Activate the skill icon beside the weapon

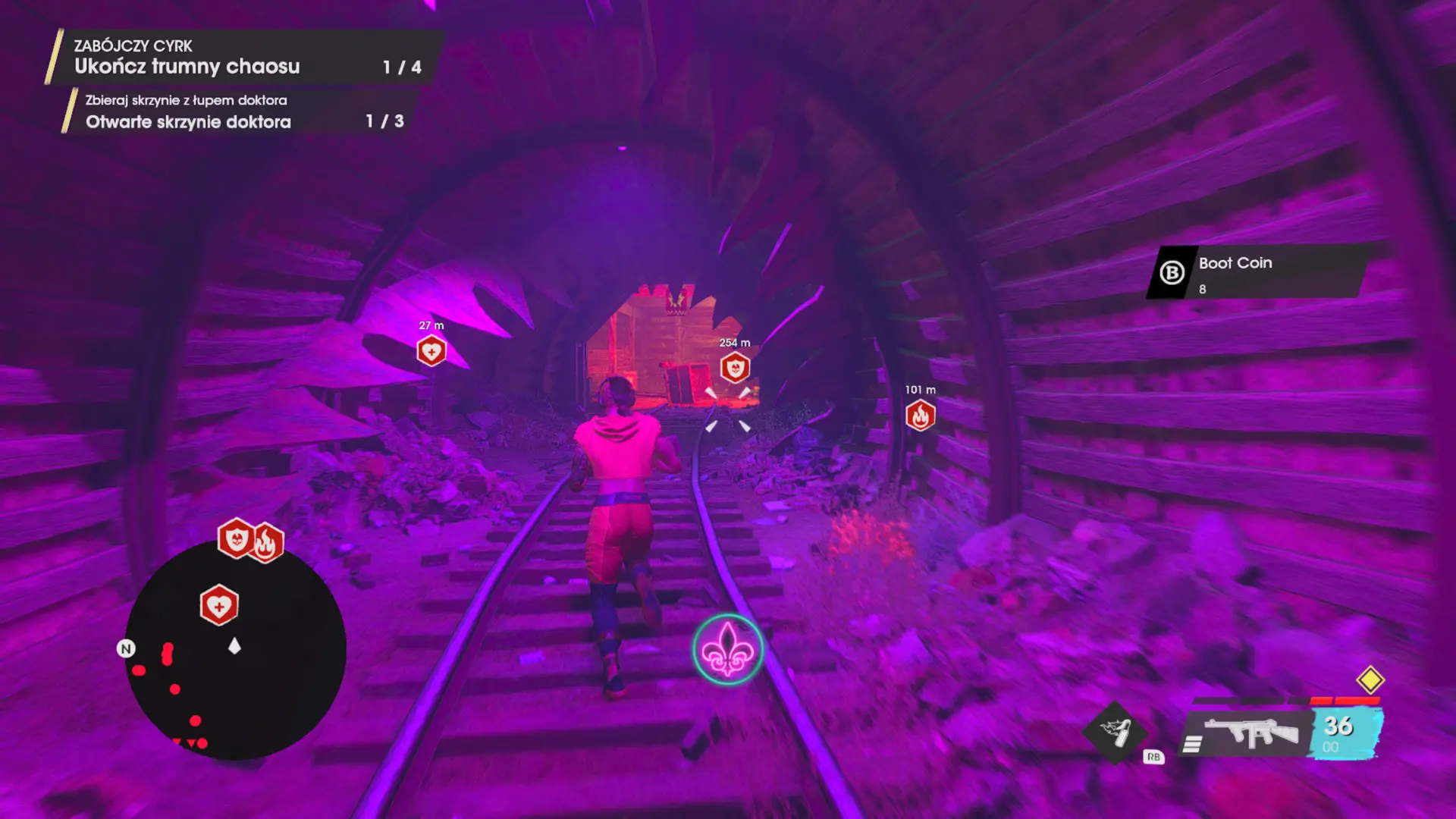(1116, 733)
